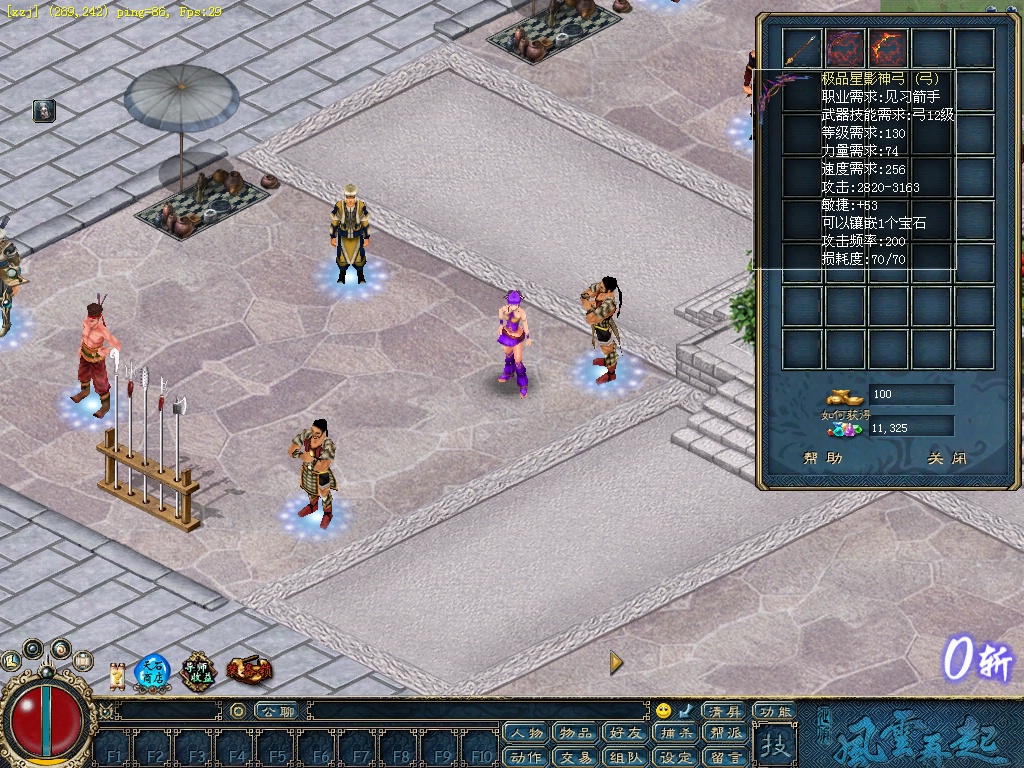Open the 设定 settings
The width and height of the screenshot is (1024, 768).
[676, 757]
